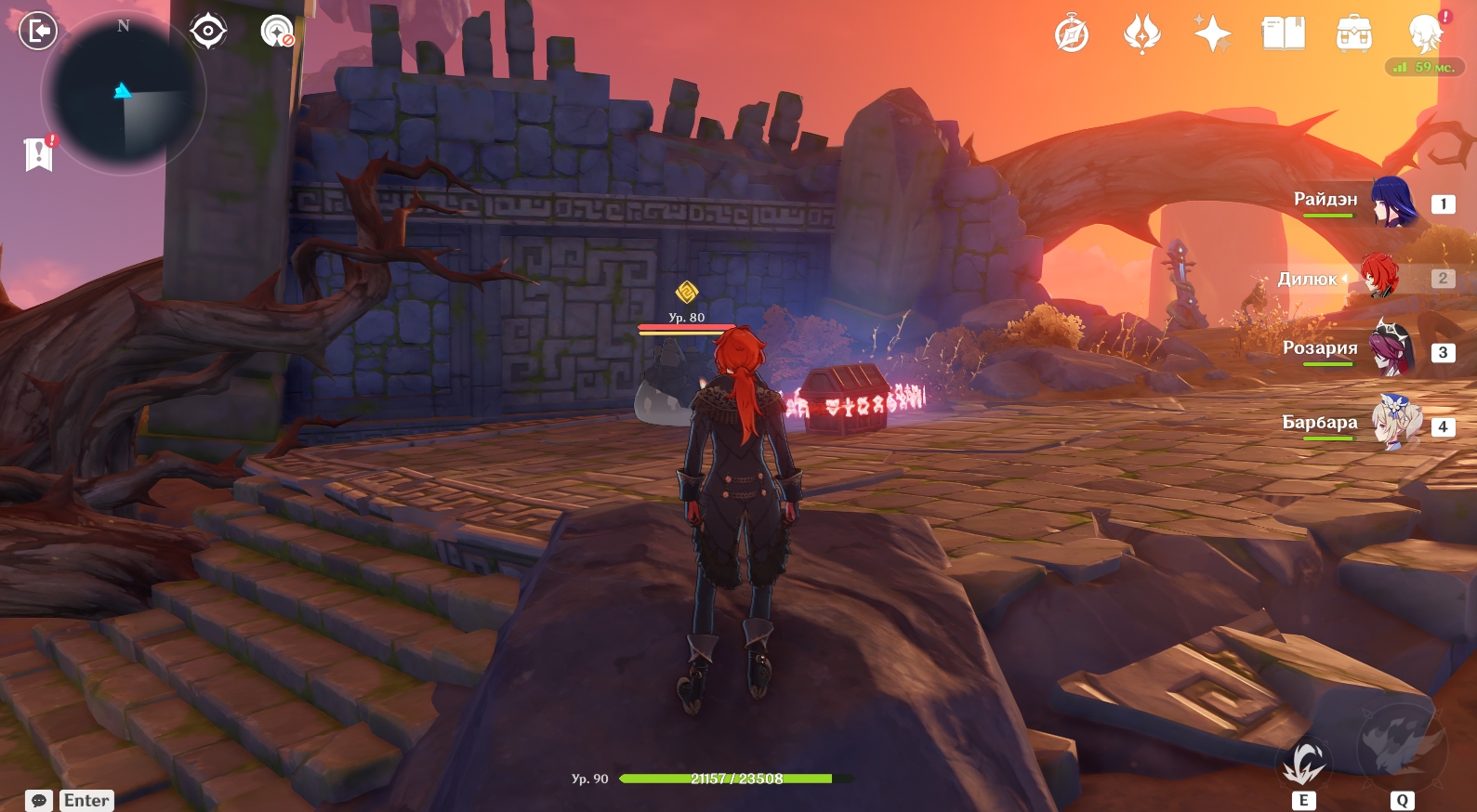Click the disabled co-op mode icon
The width and height of the screenshot is (1477, 812).
pyautogui.click(x=276, y=32)
